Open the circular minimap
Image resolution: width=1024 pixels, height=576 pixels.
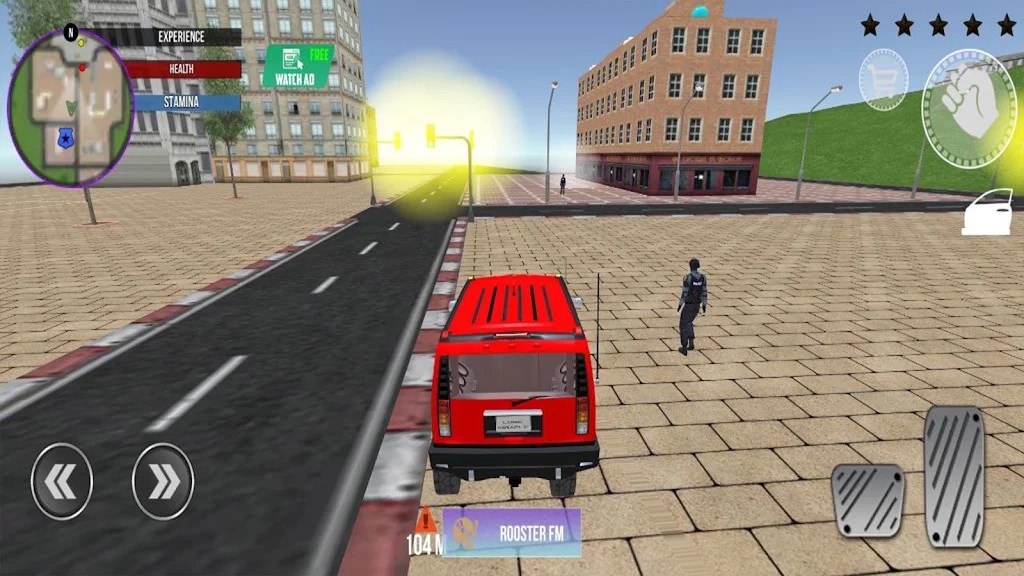(x=70, y=107)
